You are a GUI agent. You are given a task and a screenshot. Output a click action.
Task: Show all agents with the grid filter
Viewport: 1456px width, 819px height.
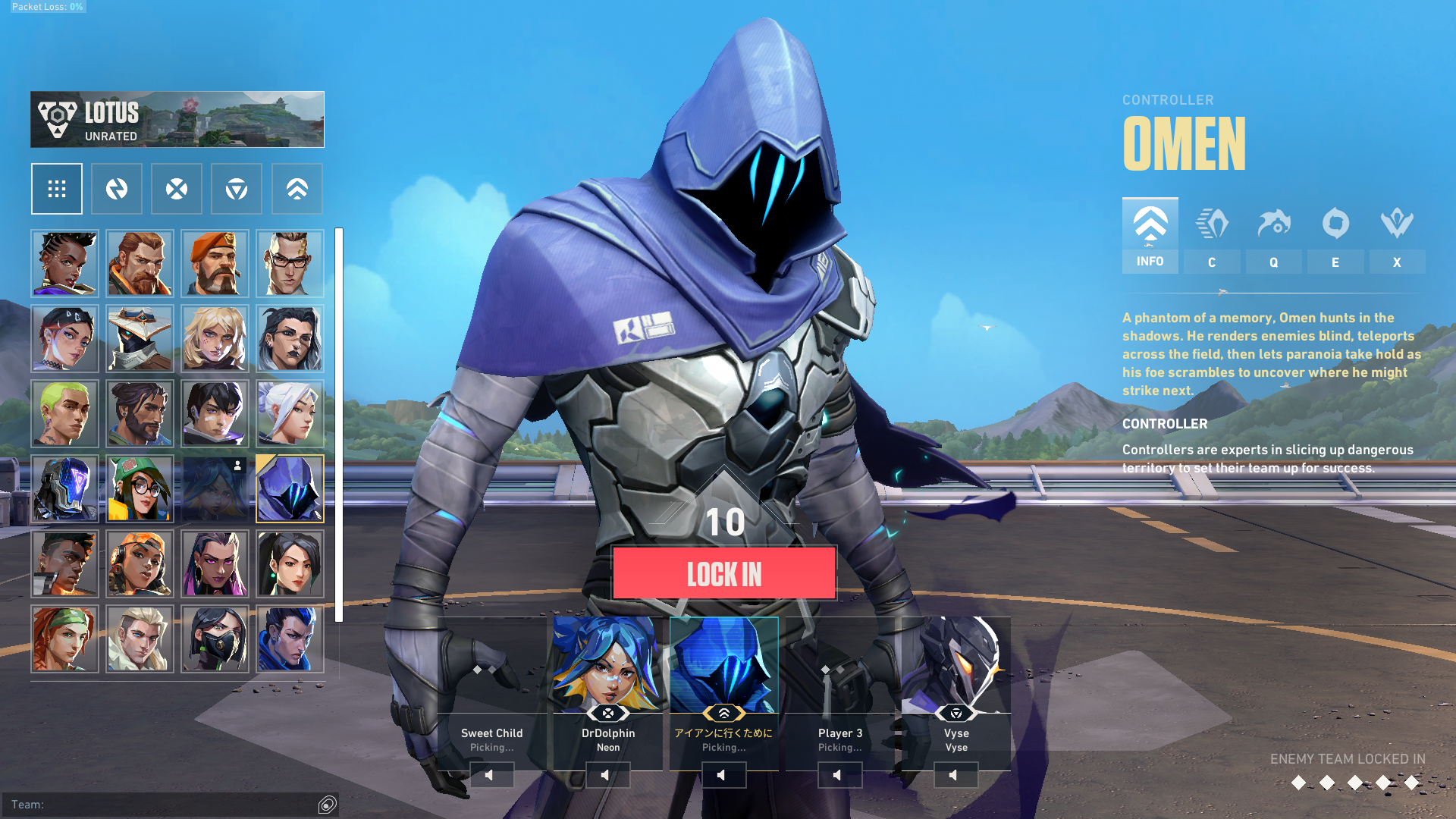(57, 189)
